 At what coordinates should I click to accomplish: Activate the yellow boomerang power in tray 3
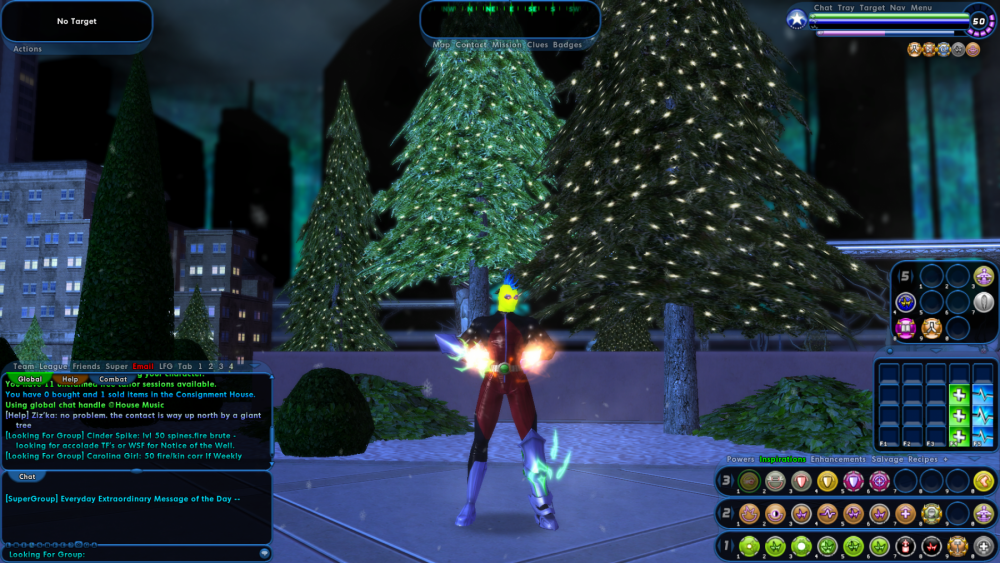[x=984, y=482]
